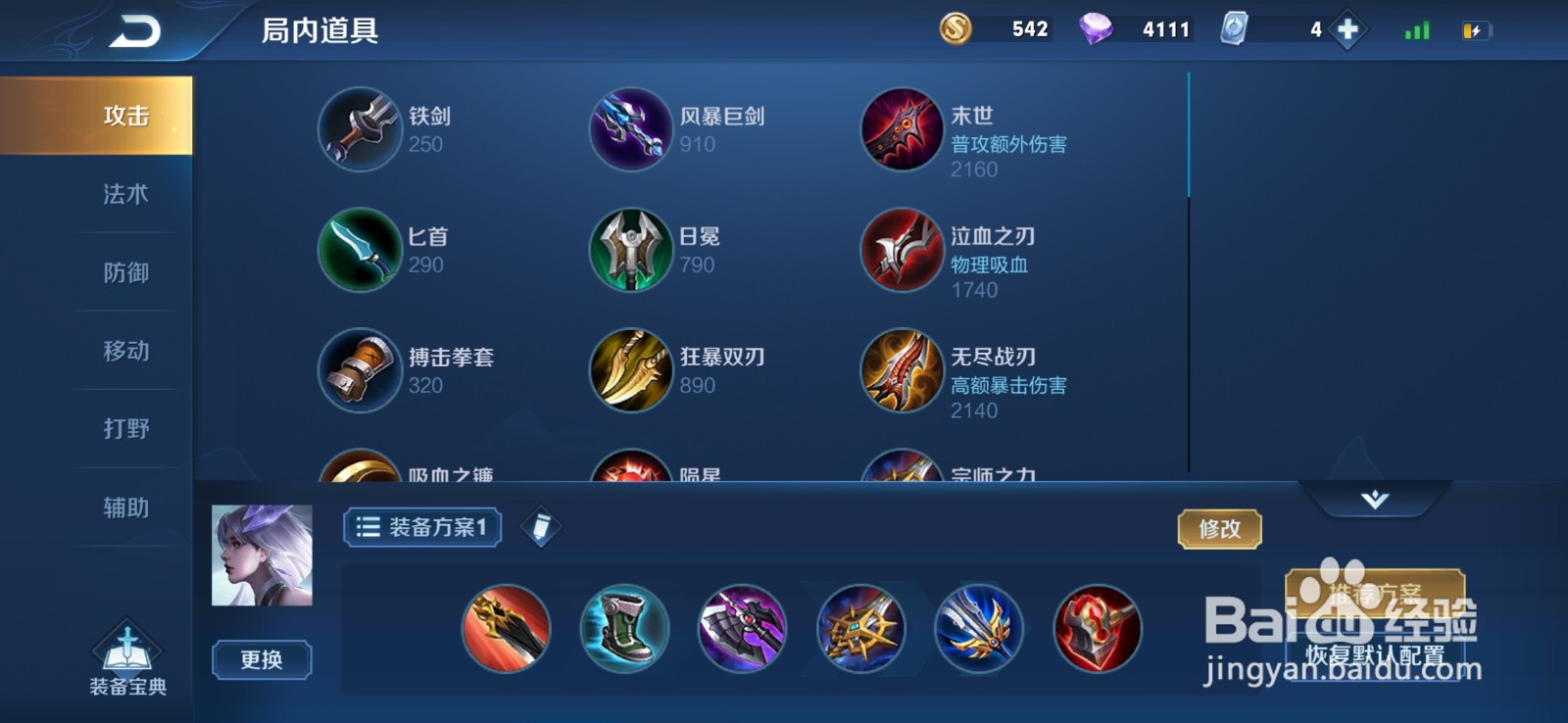Select the 搏击拳套 item icon
The image size is (1568, 723).
point(360,370)
